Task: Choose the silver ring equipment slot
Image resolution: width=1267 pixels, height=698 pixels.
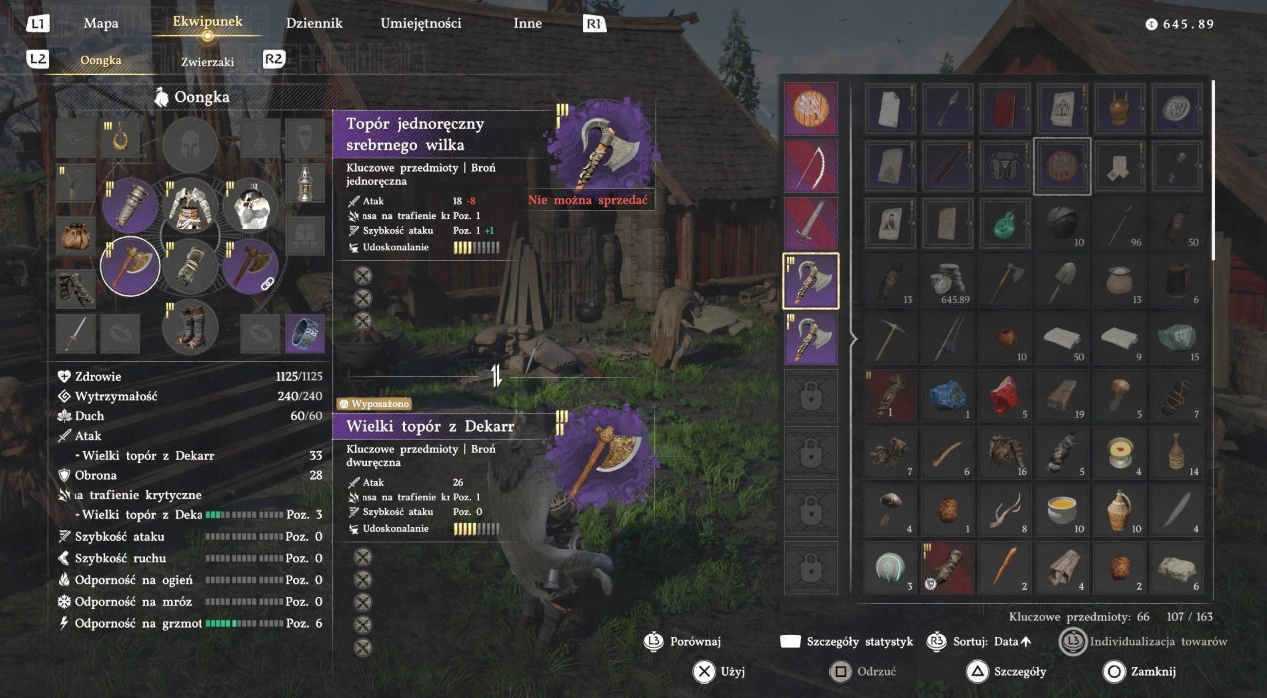Action: [x=304, y=334]
